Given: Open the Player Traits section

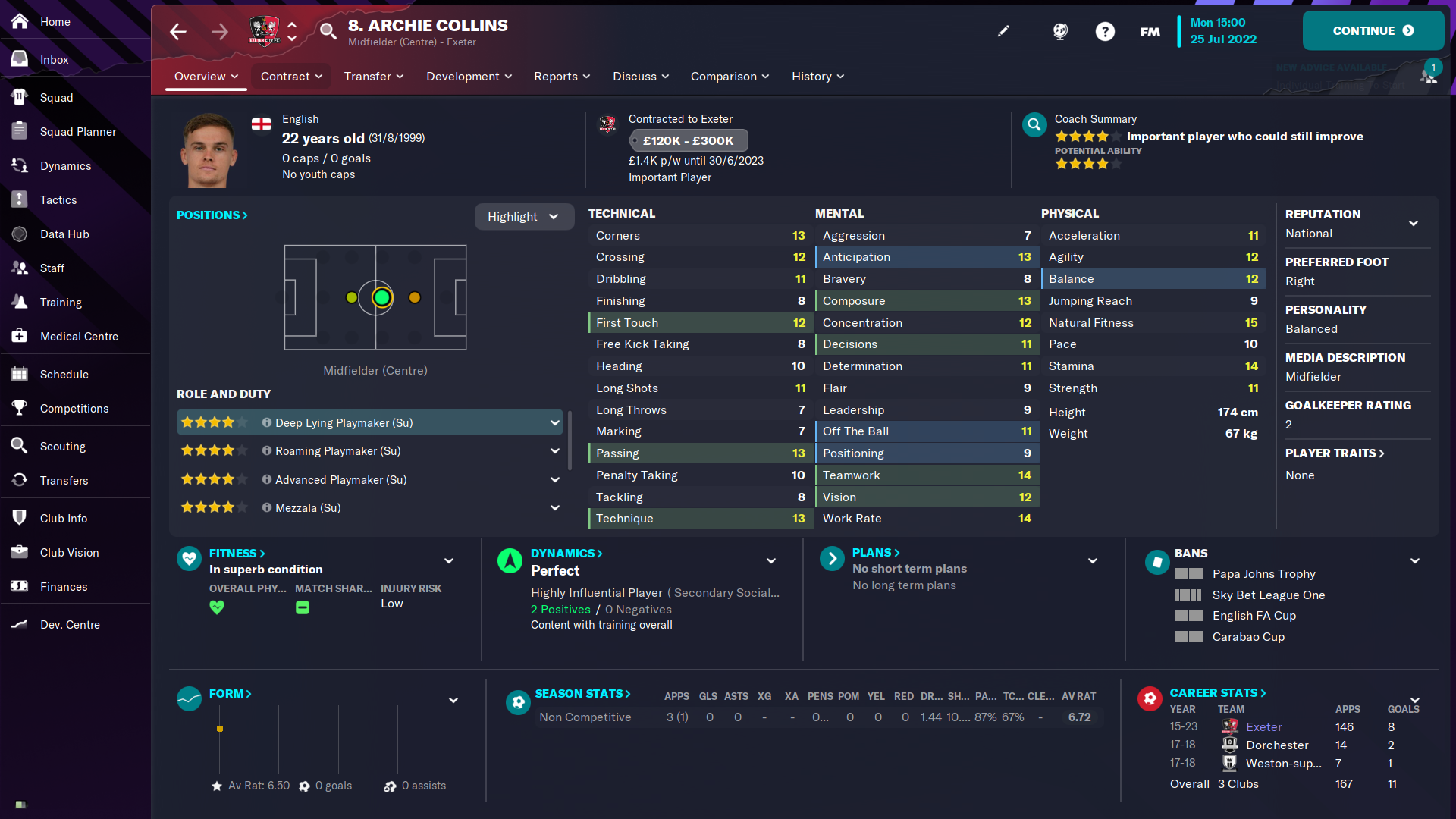Looking at the screenshot, I should pos(1335,453).
